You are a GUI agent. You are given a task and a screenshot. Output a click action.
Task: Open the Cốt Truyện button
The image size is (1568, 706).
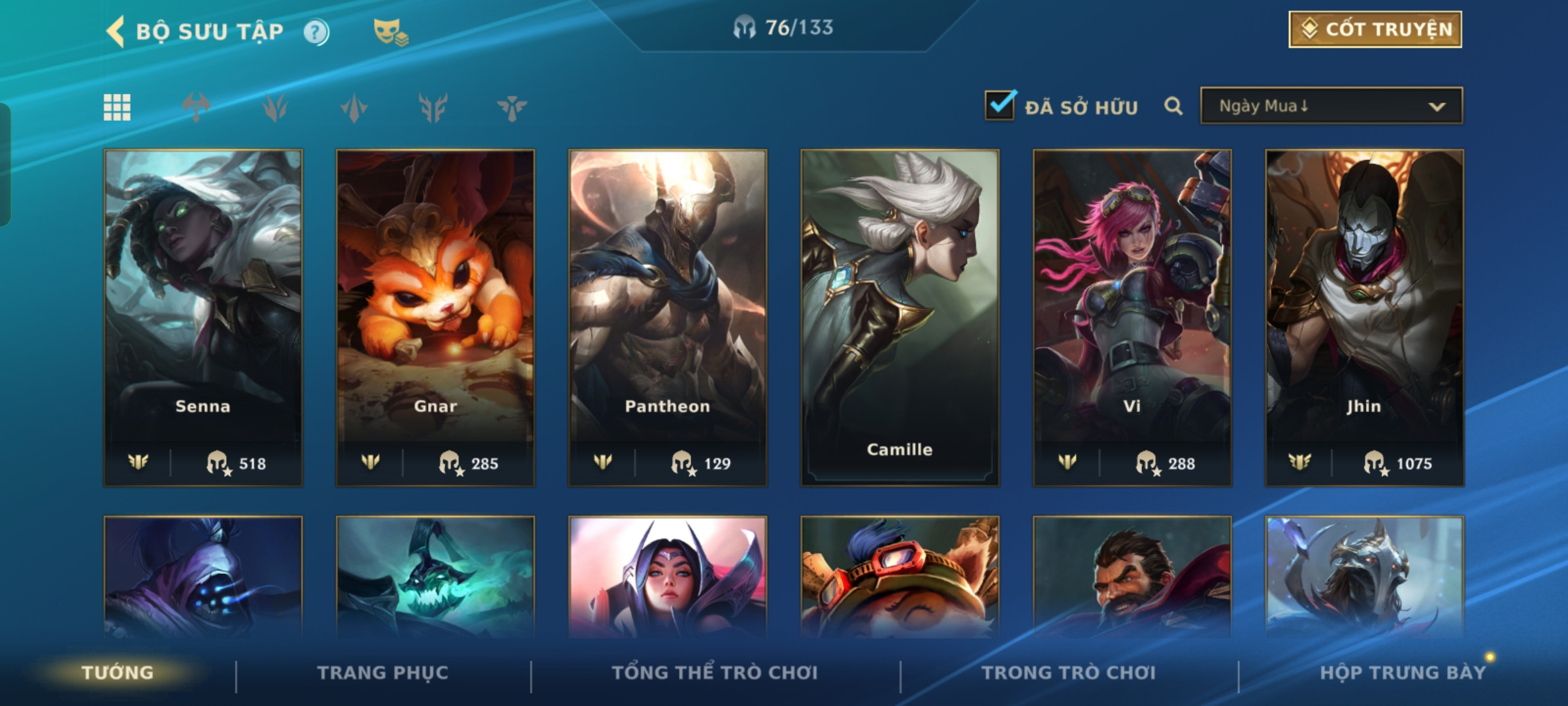(x=1375, y=29)
